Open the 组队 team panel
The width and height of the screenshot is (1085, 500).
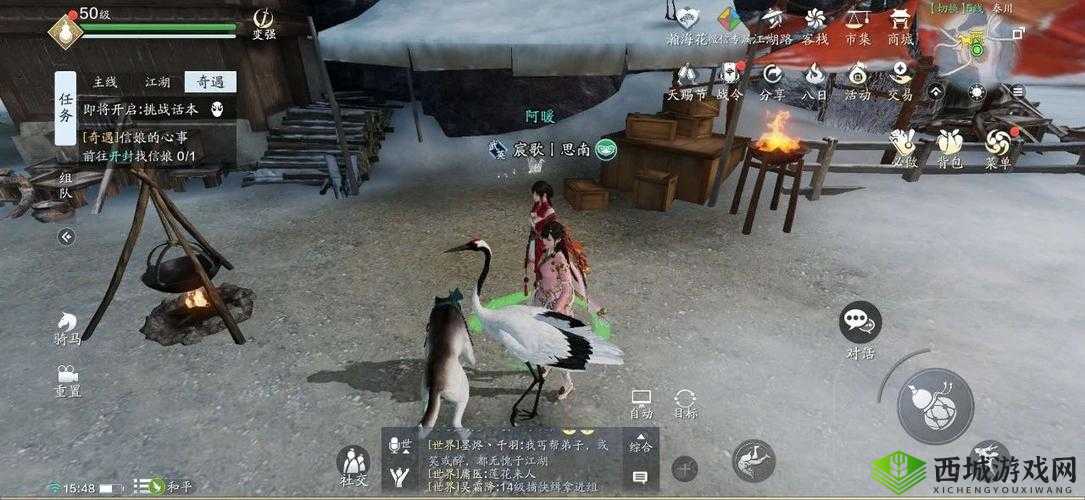(65, 185)
